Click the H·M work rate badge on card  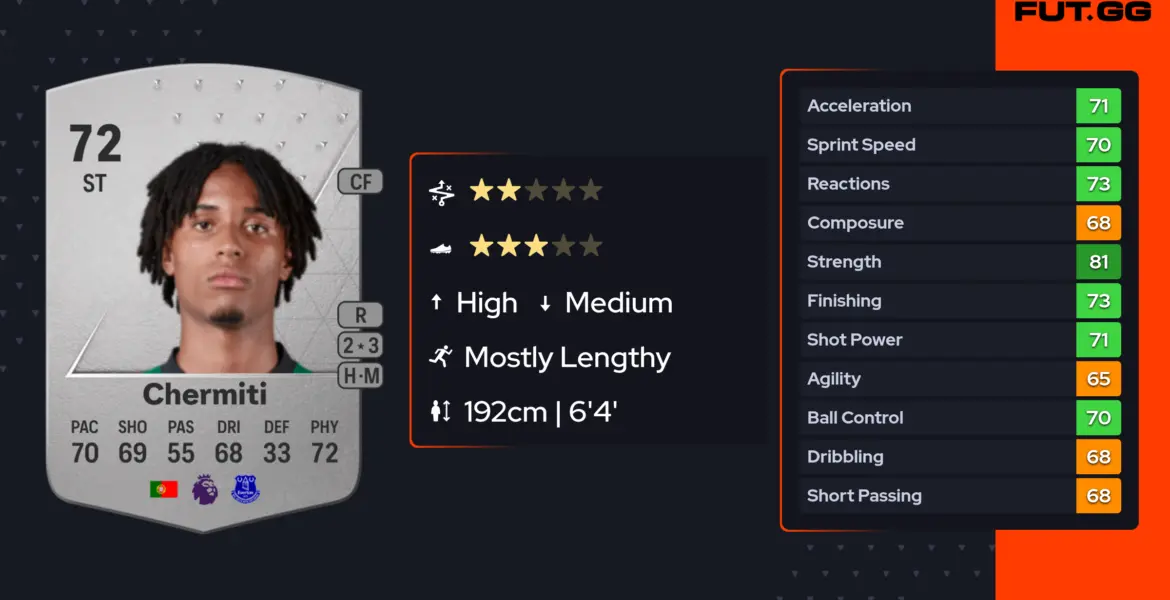pos(361,376)
